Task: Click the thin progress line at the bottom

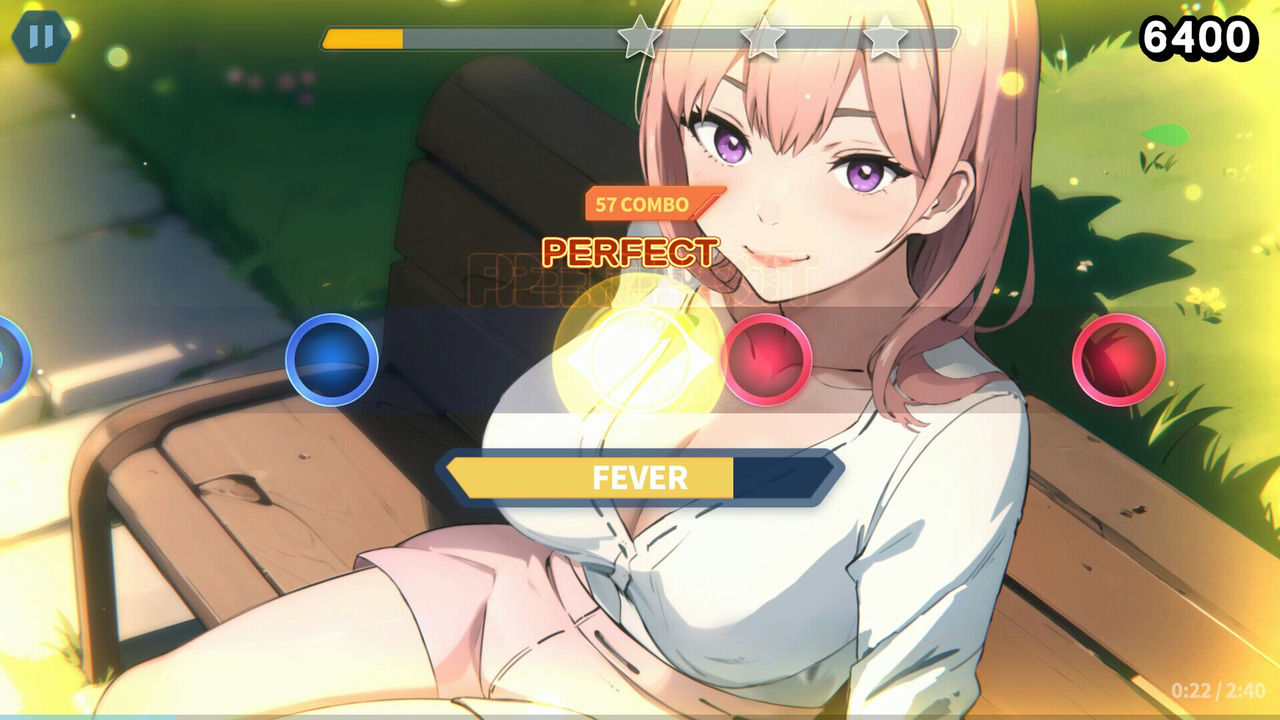Action: pos(640,717)
